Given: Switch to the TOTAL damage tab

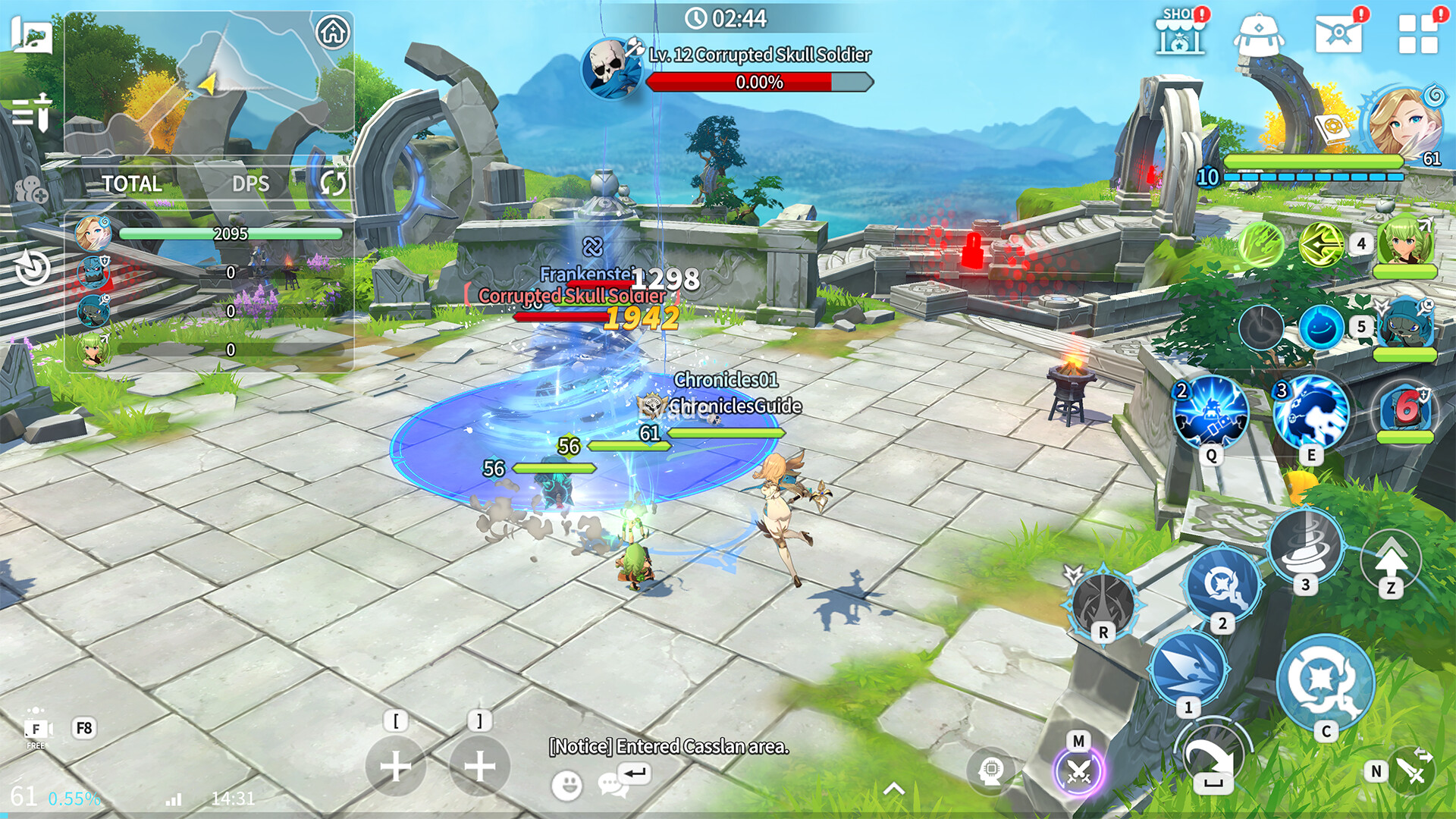Looking at the screenshot, I should pos(132,184).
